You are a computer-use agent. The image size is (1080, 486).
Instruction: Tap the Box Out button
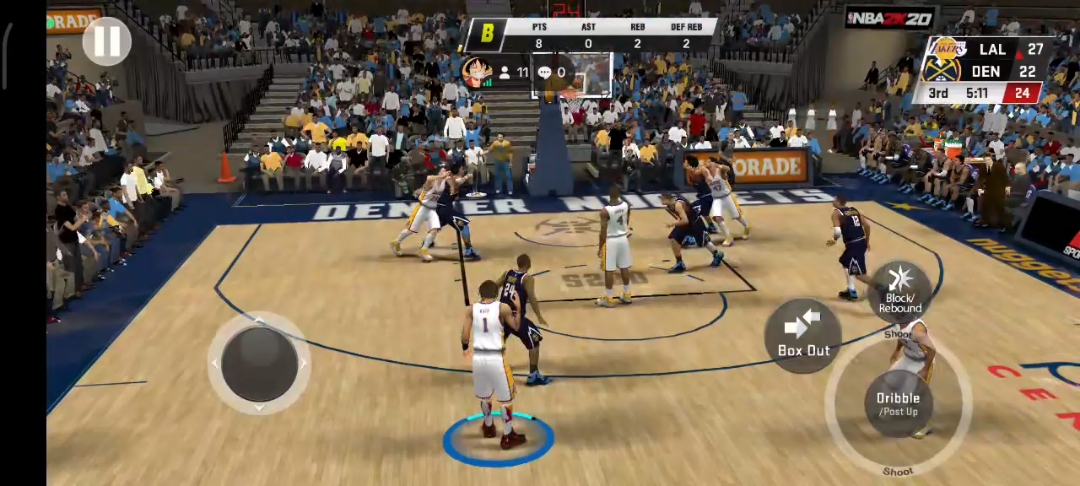[x=803, y=335]
